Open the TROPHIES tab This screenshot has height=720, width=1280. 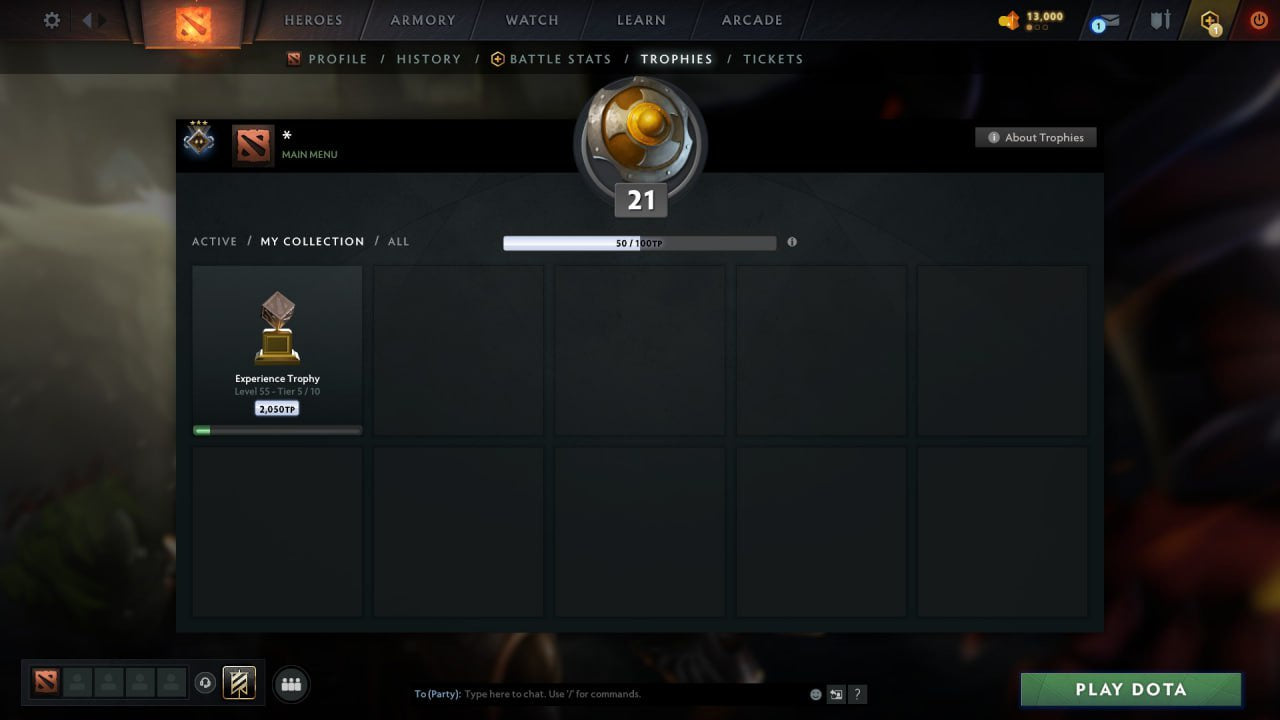click(x=676, y=59)
